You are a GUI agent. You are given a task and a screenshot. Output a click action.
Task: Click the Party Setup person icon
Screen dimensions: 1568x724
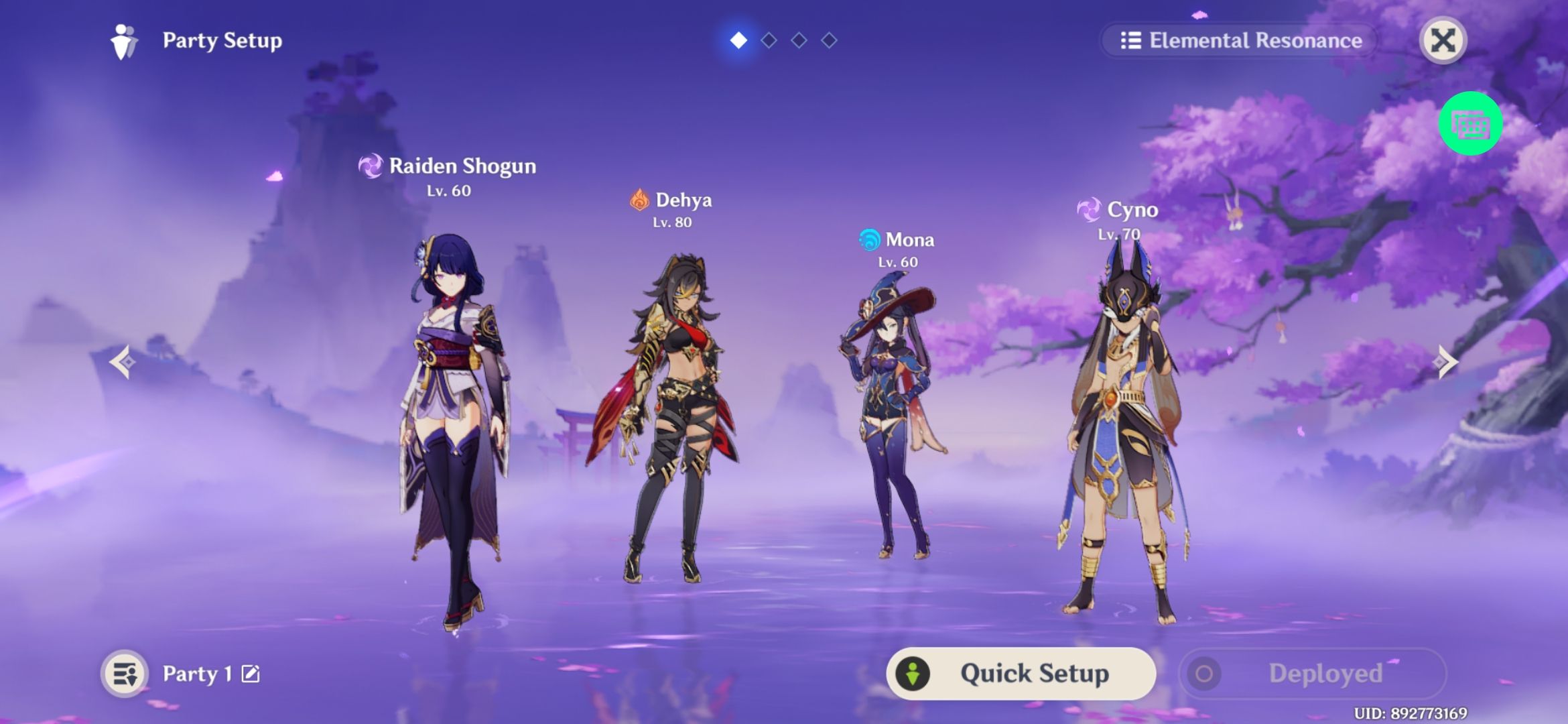point(123,41)
